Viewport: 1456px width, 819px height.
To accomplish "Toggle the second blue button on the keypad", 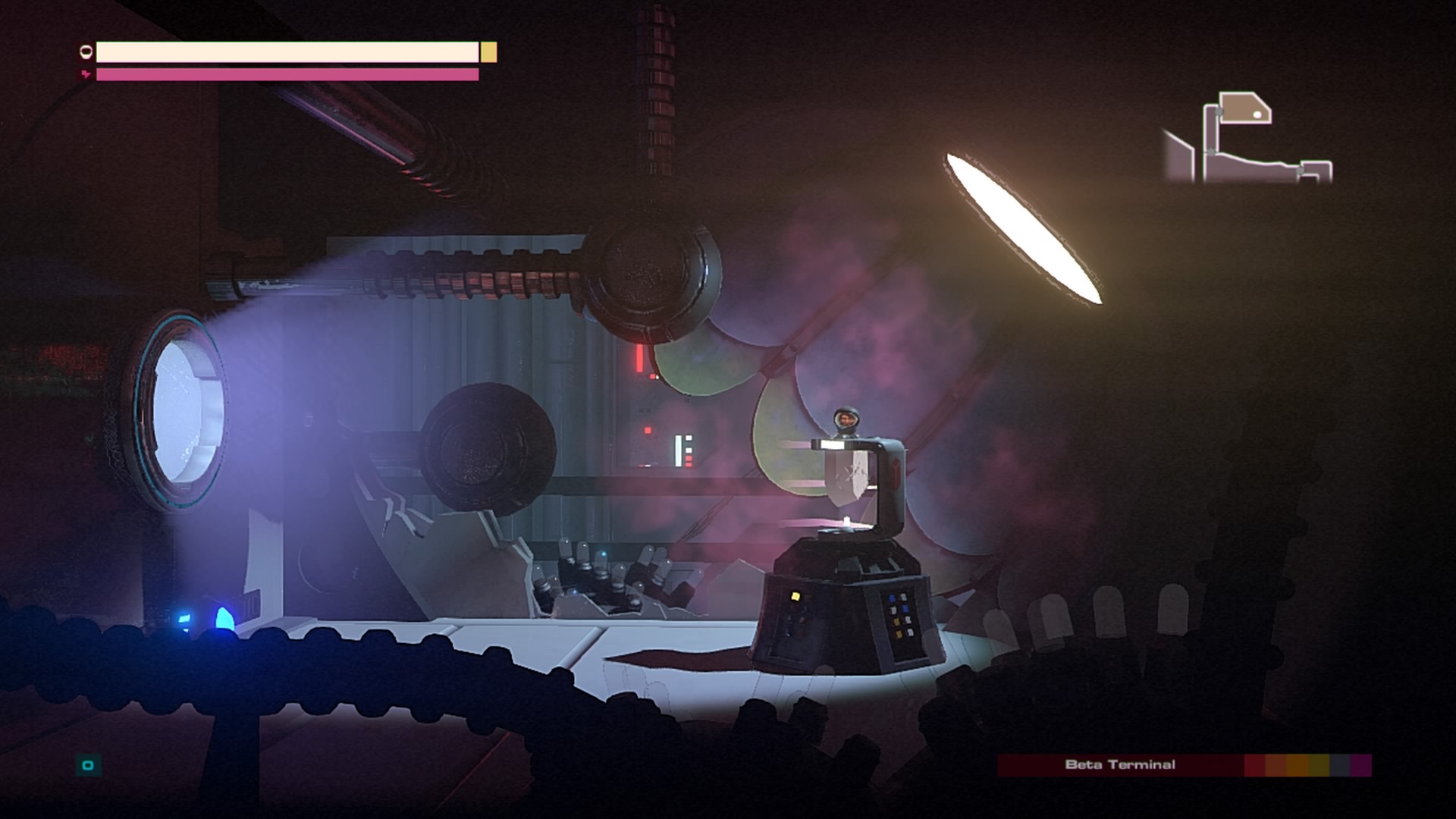I will [x=905, y=610].
